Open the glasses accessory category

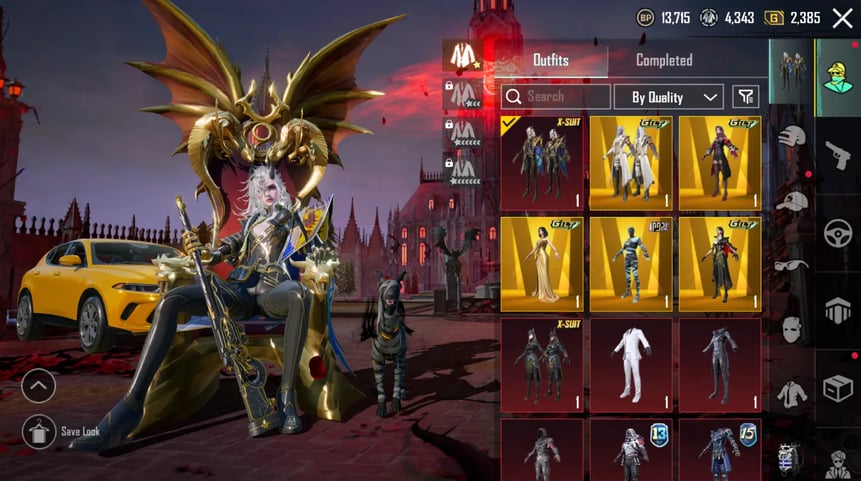[792, 265]
